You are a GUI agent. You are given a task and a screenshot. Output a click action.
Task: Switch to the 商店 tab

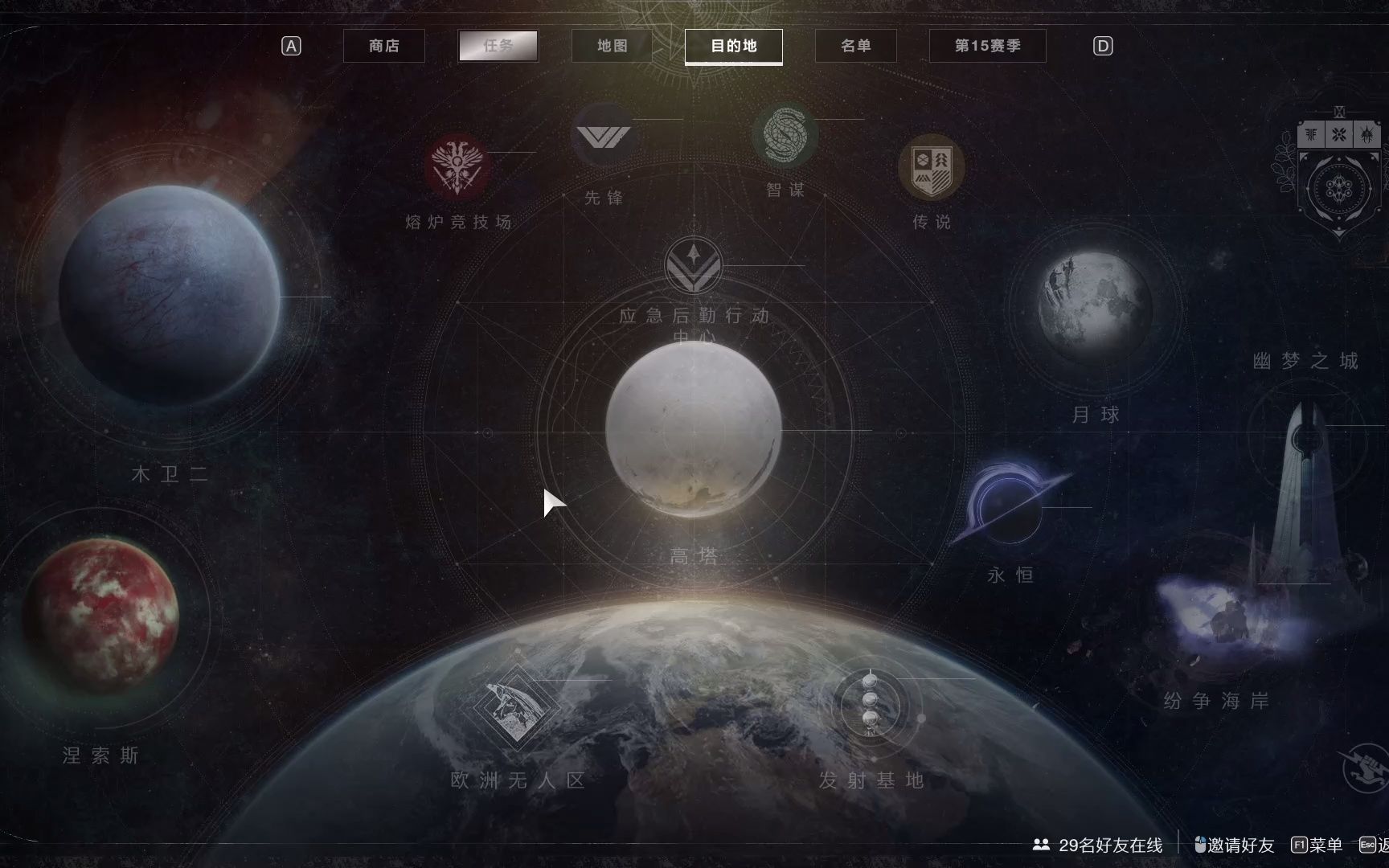coord(384,46)
